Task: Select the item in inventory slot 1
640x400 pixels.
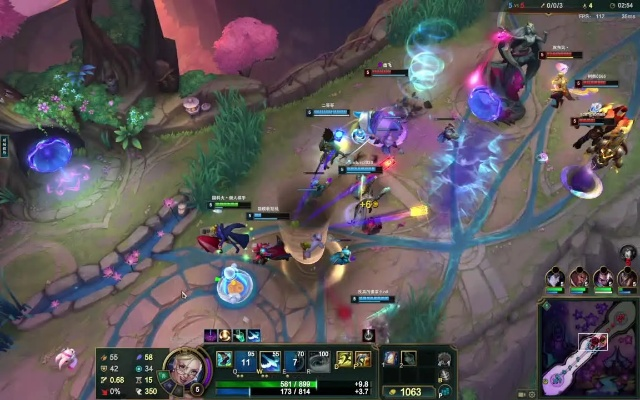Action: pyautogui.click(x=391, y=358)
